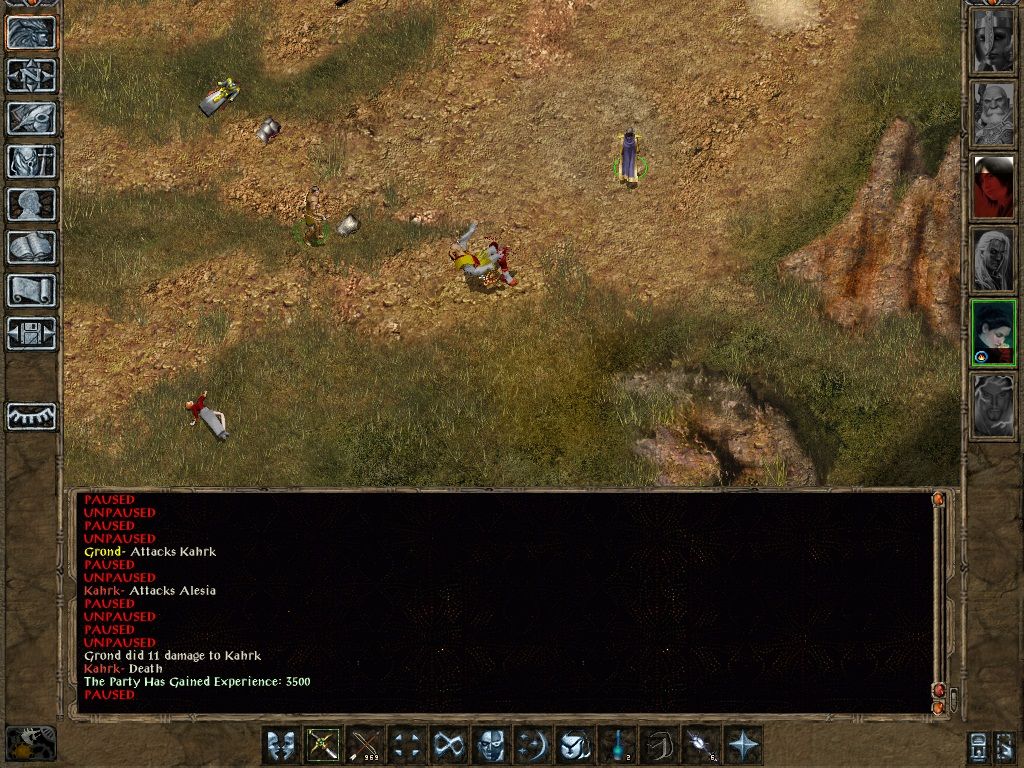The image size is (1024, 768).
Task: Toggle the eyelash hide-interface button
Action: click(x=31, y=416)
